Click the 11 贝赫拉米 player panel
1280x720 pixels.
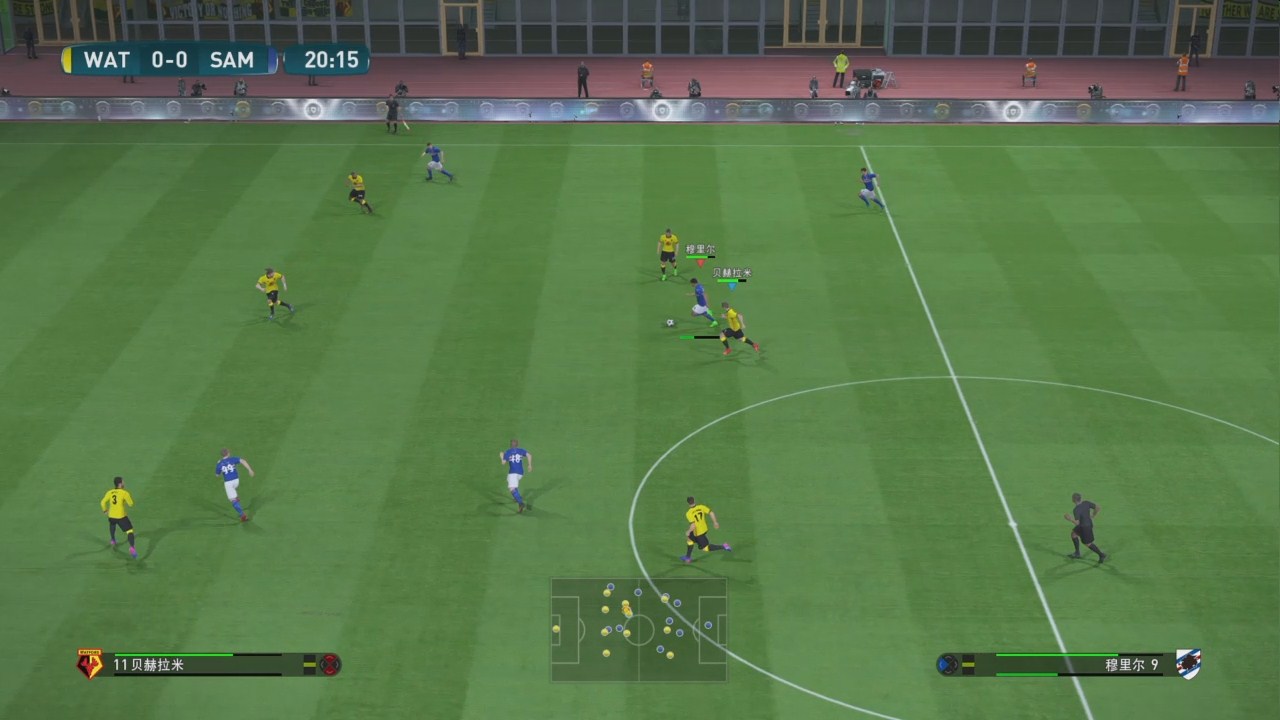click(x=210, y=664)
